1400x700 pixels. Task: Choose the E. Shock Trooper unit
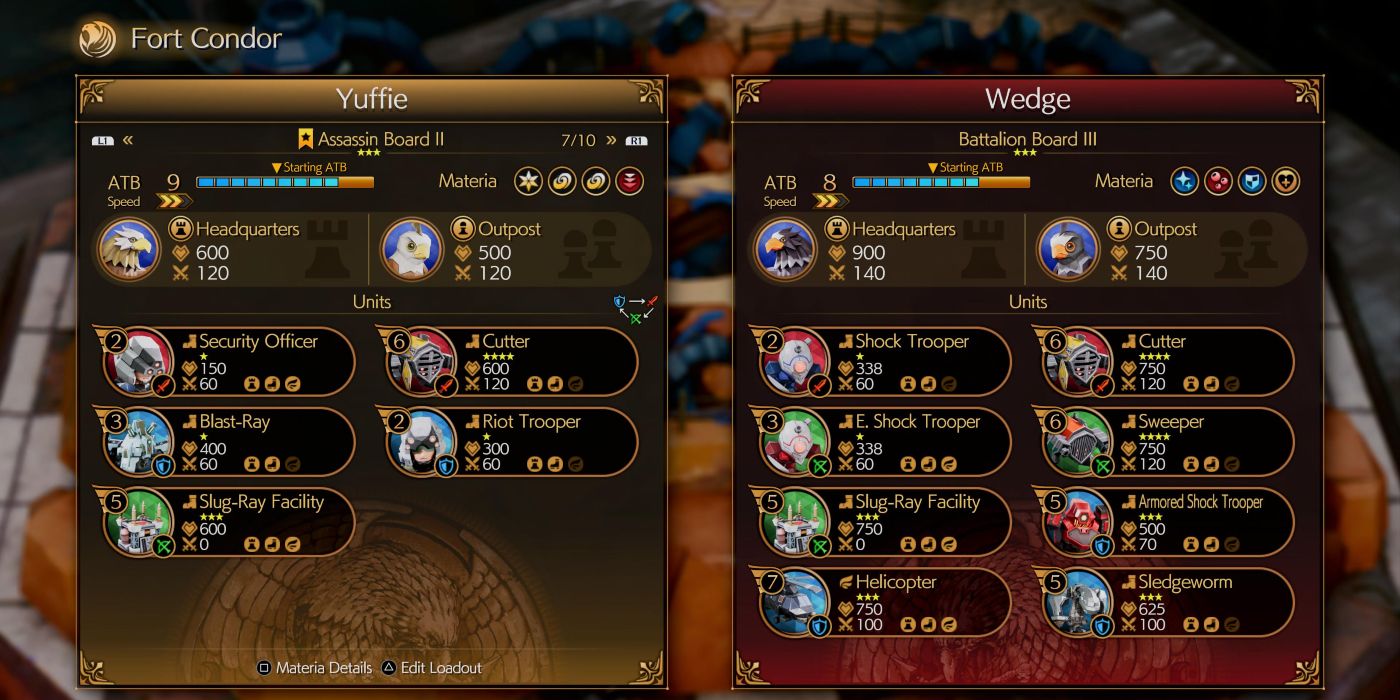click(886, 442)
